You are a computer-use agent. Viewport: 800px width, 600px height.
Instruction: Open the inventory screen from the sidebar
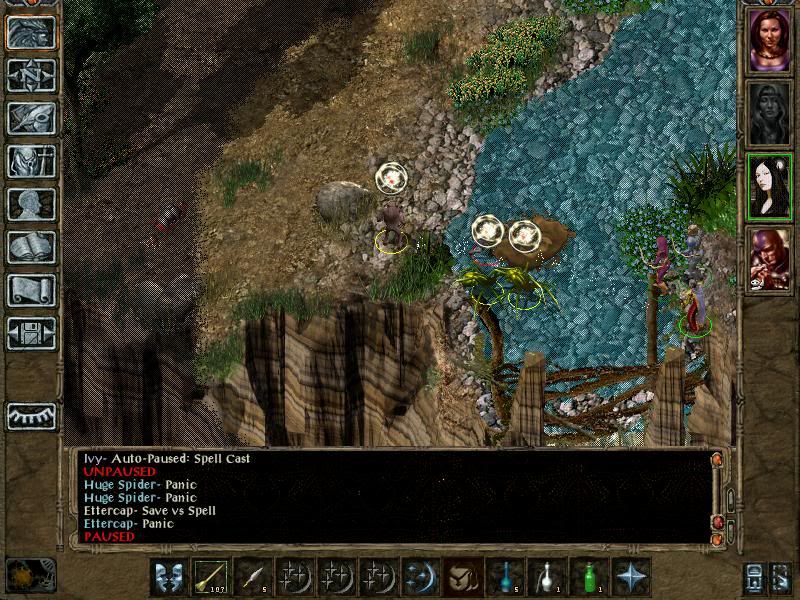click(31, 161)
